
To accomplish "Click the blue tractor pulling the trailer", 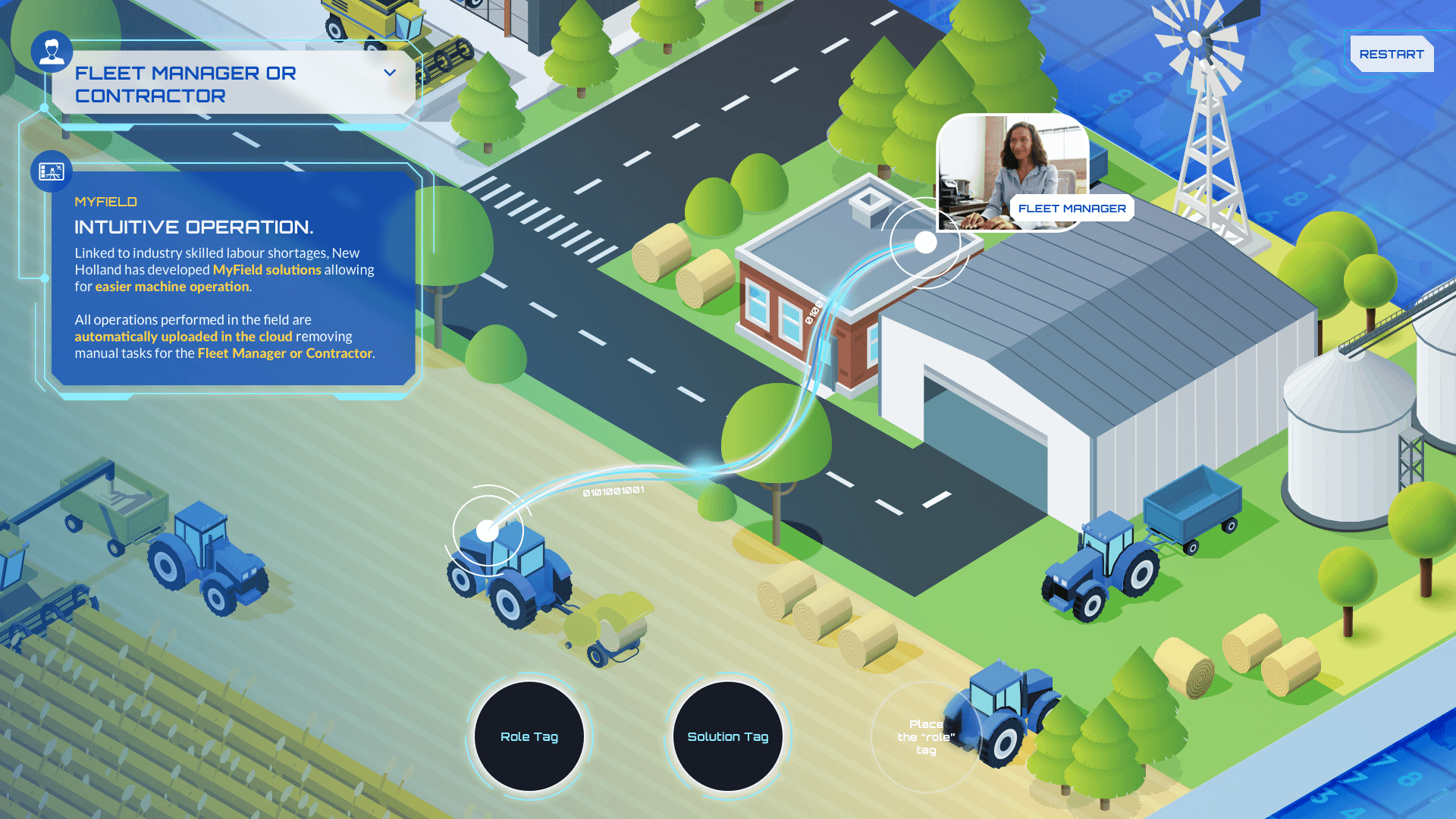I will click(x=1100, y=561).
